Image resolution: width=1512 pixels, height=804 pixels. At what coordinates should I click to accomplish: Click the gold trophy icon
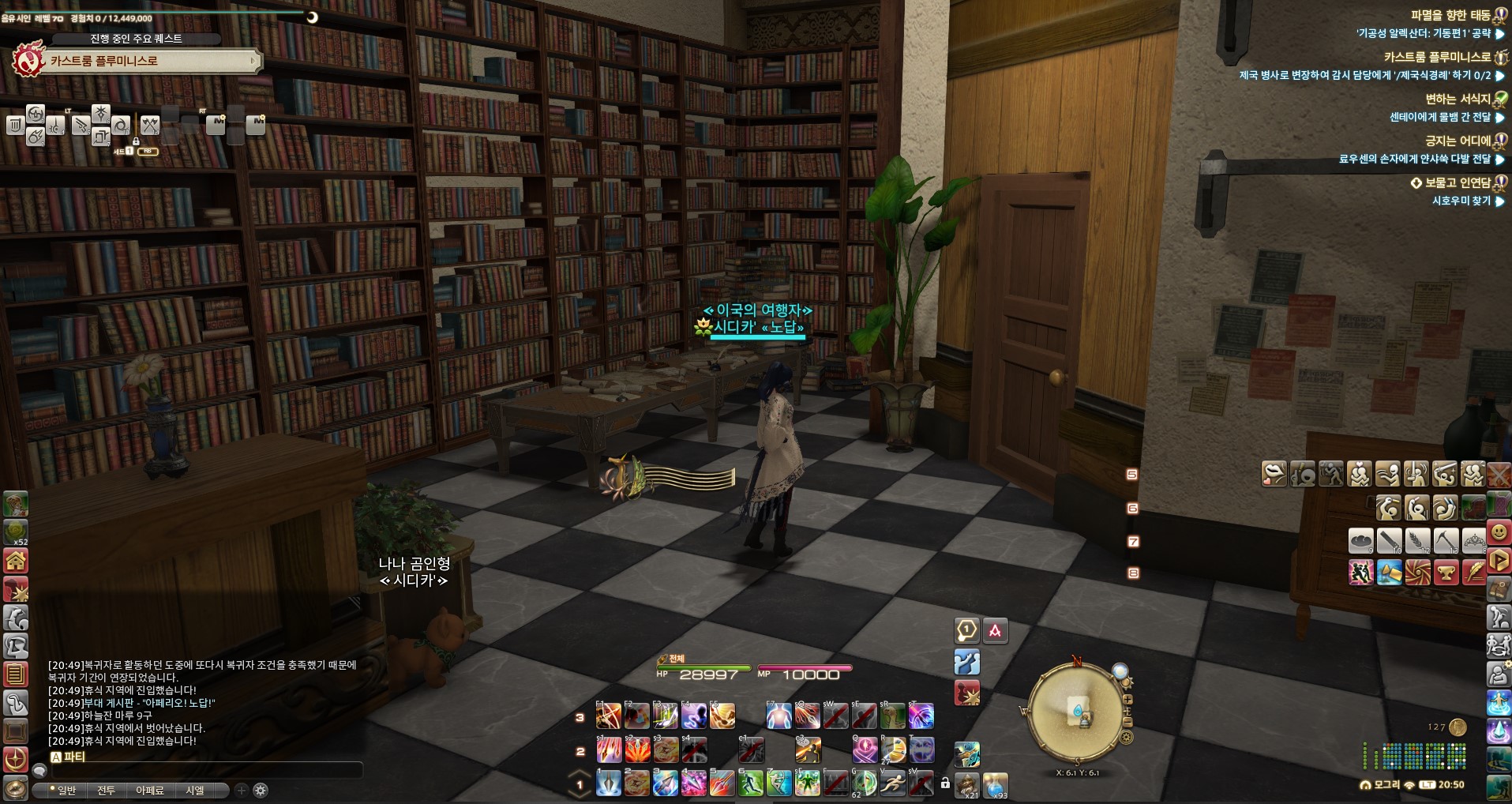(1446, 572)
